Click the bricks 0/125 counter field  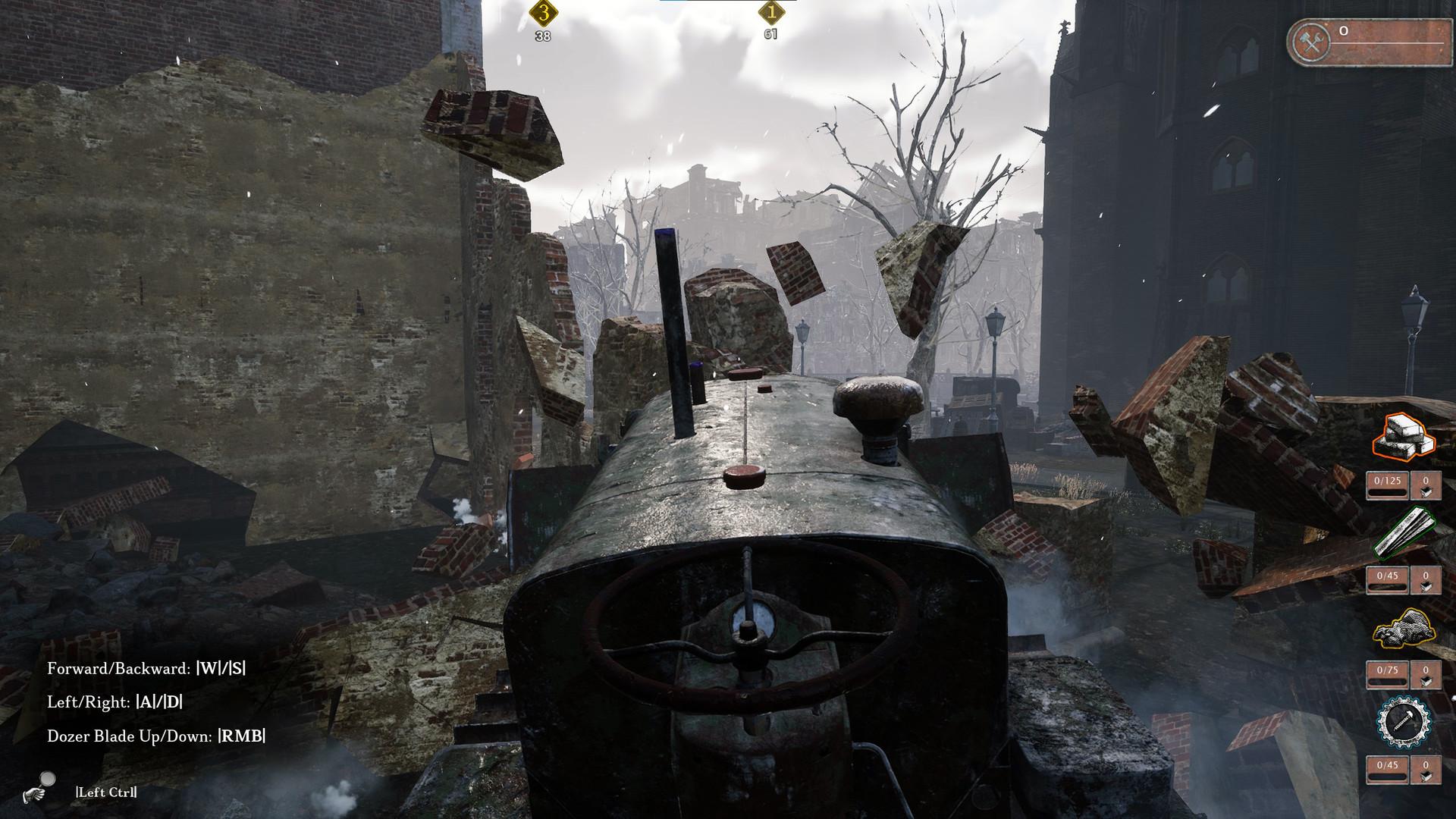(1386, 482)
